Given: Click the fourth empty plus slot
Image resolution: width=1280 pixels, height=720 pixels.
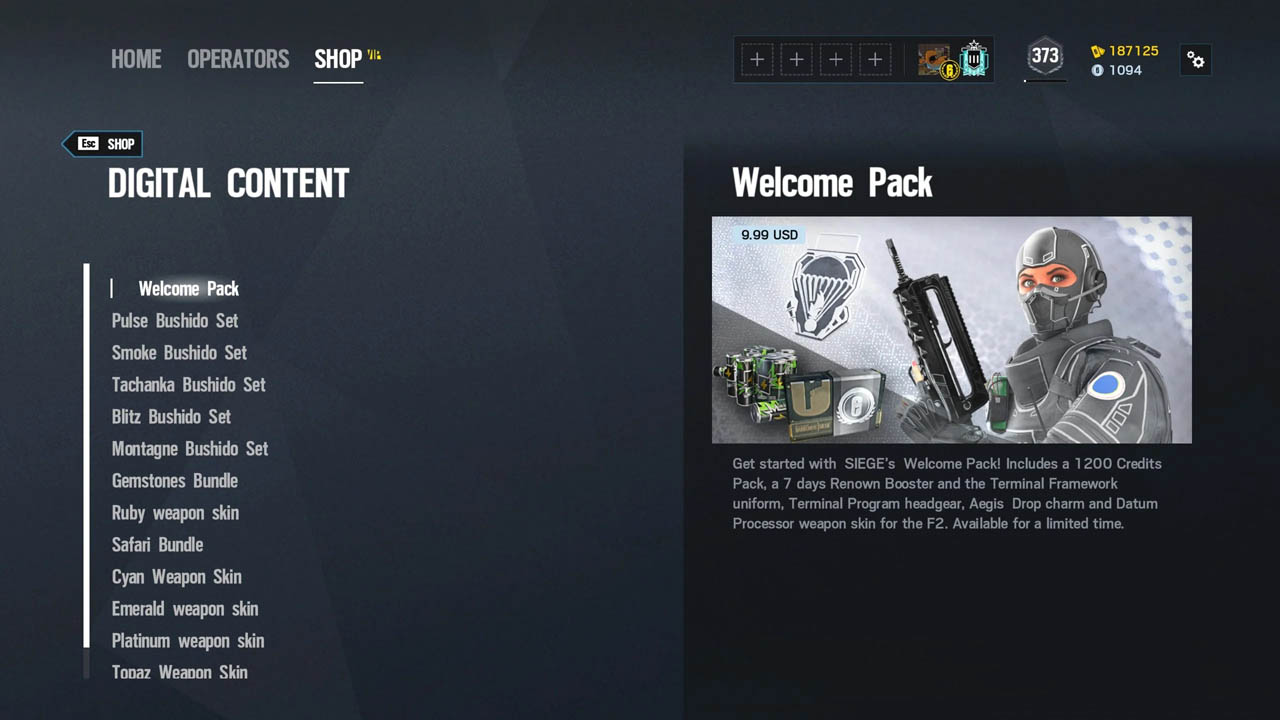Looking at the screenshot, I should pyautogui.click(x=875, y=60).
